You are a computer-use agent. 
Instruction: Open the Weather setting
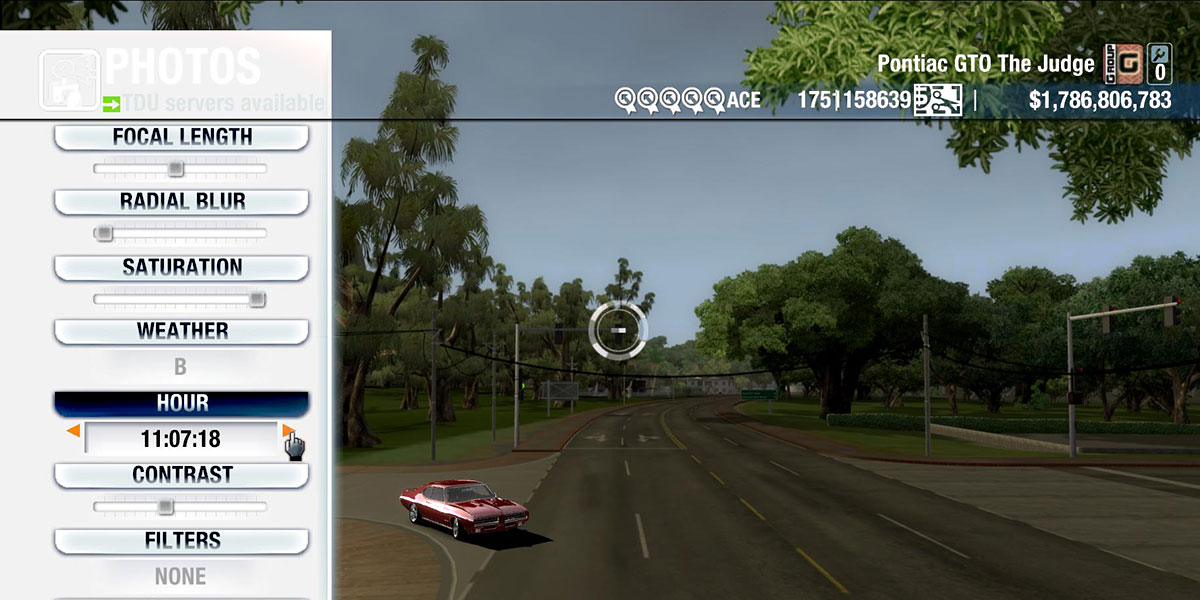181,331
